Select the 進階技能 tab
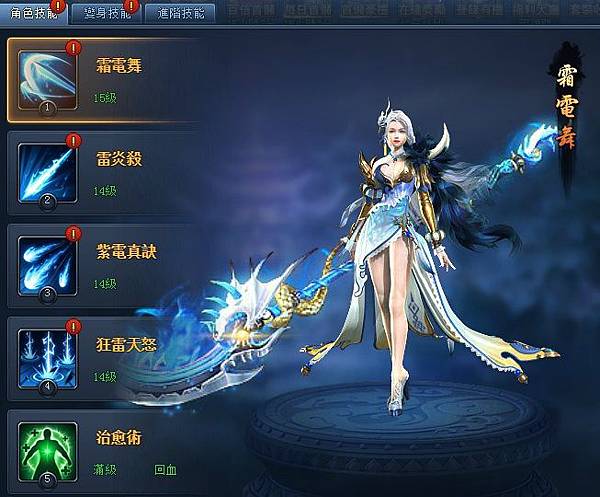 [x=180, y=13]
